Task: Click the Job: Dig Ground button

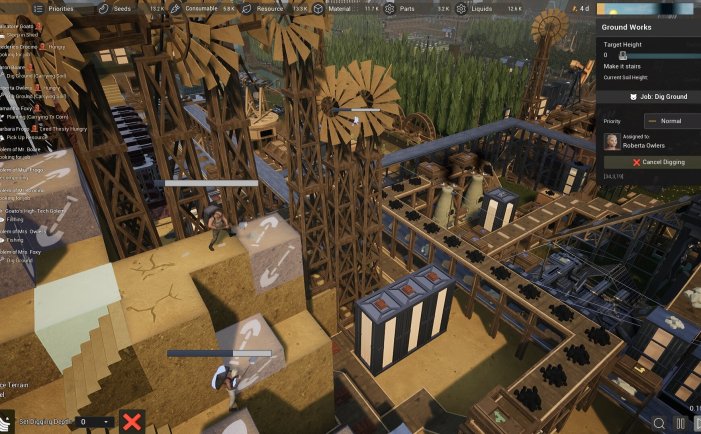Action: [x=650, y=96]
